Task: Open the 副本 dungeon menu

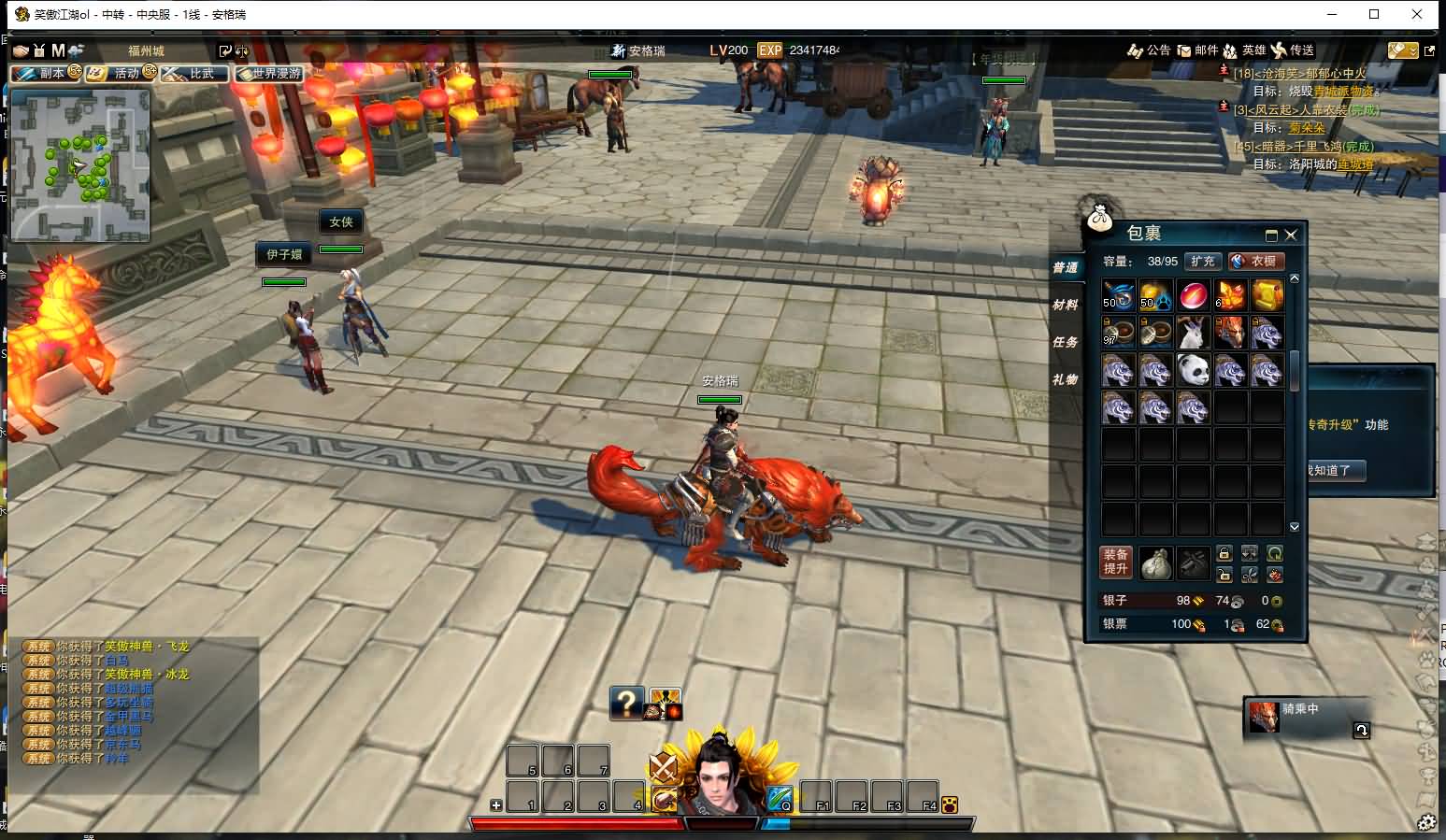Action: pos(46,73)
